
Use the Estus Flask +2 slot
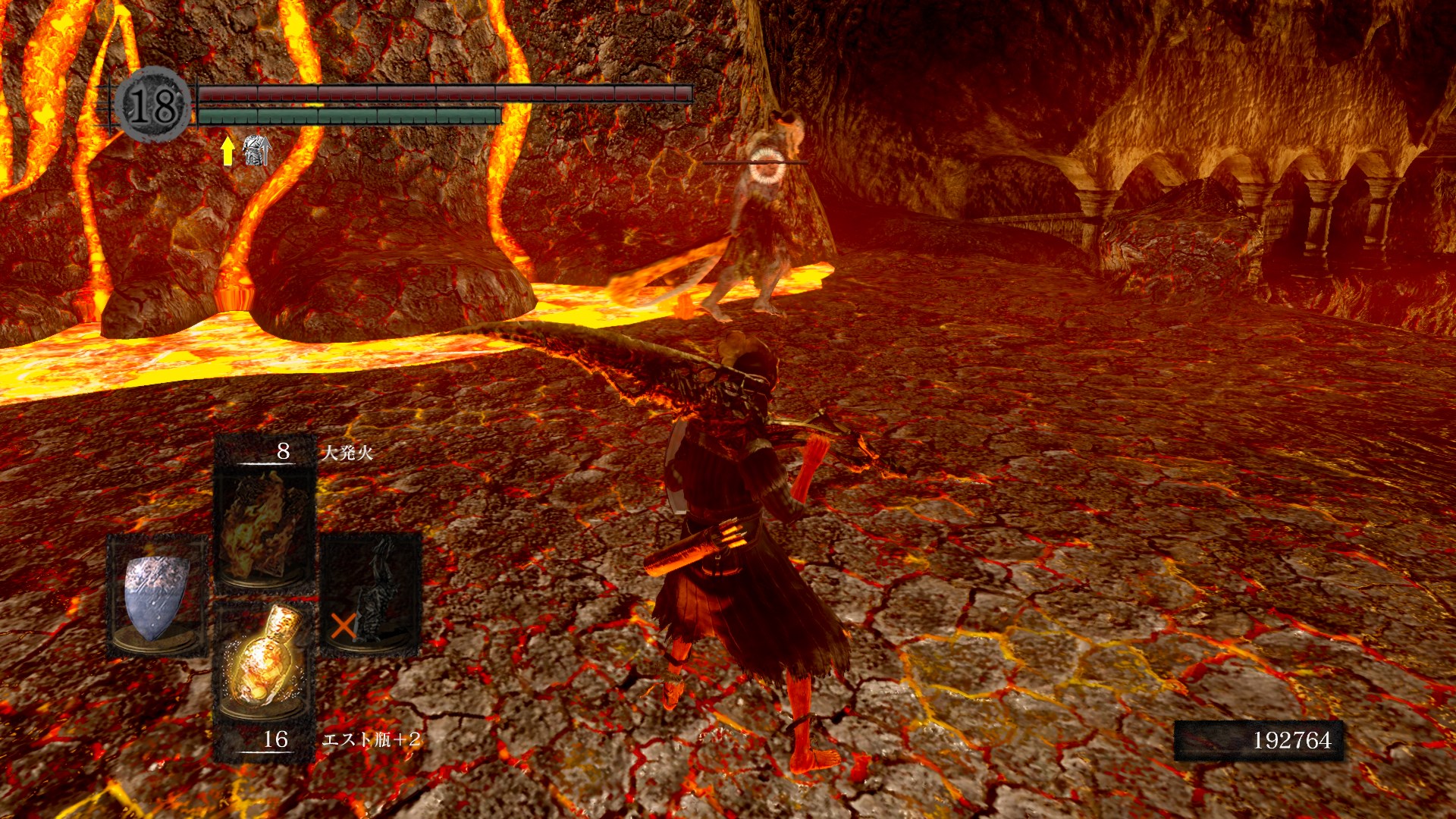click(x=265, y=661)
